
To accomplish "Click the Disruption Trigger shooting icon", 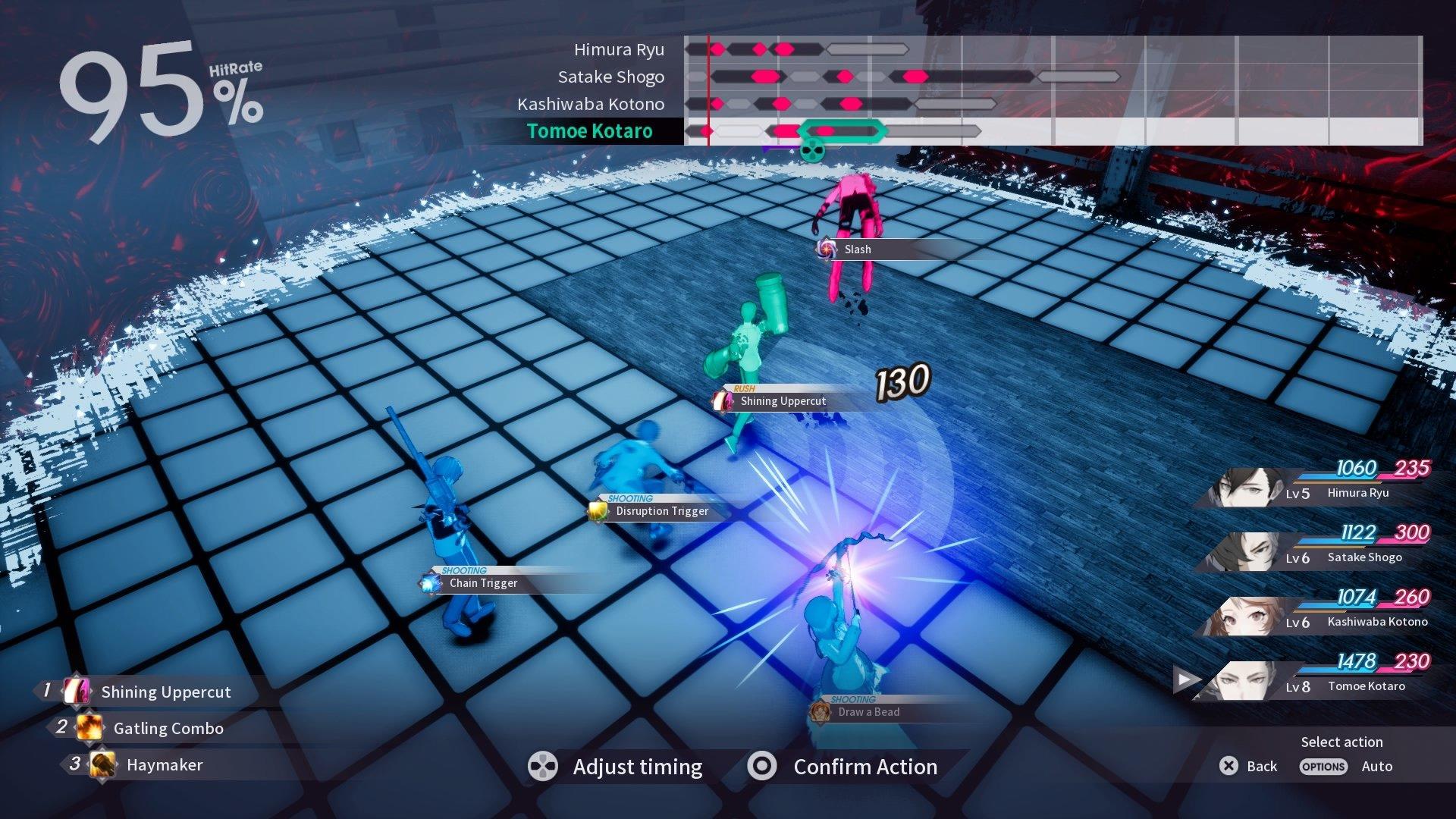I will pos(598,510).
